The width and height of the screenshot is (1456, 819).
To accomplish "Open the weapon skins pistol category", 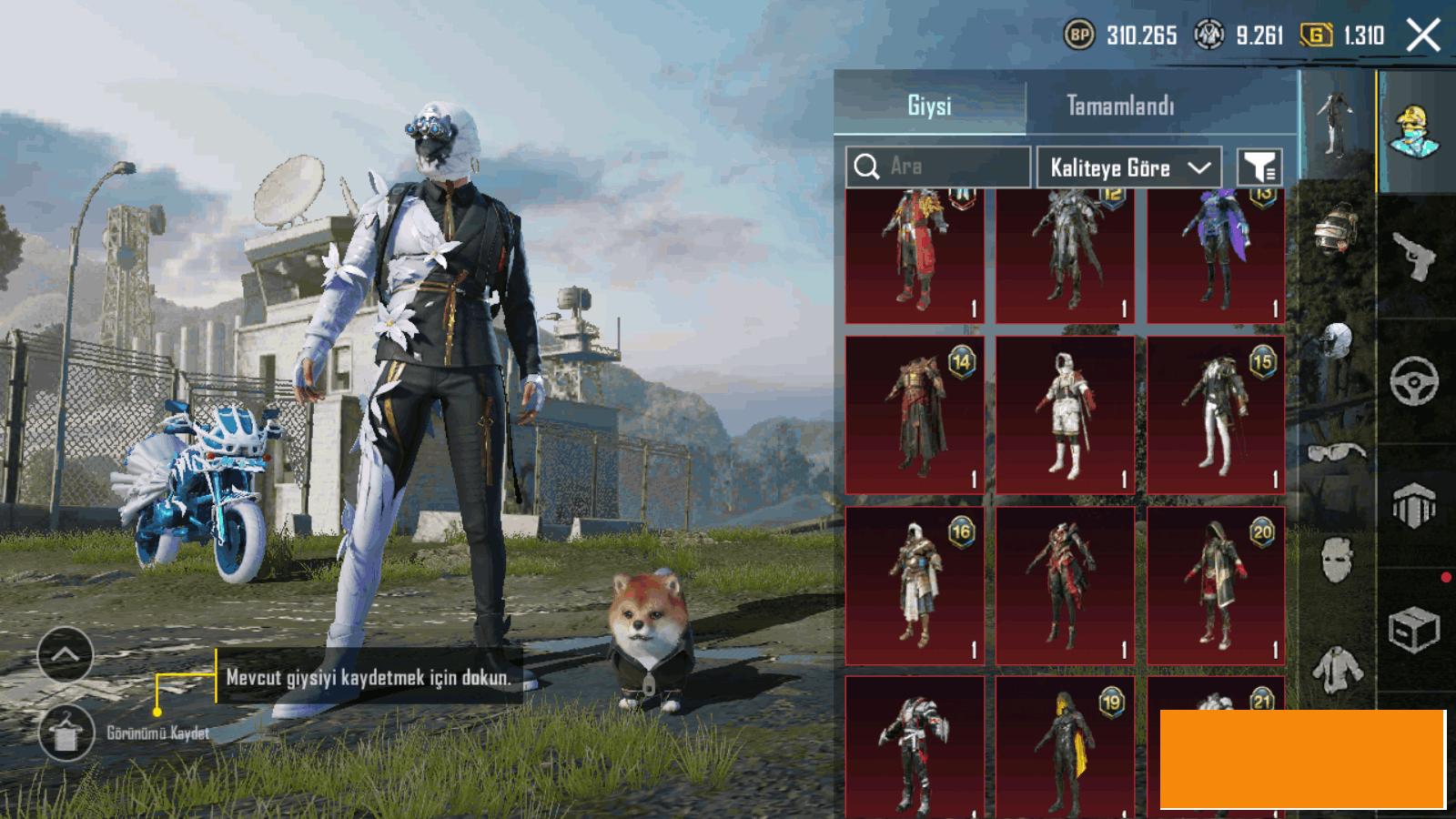I will pos(1415,257).
